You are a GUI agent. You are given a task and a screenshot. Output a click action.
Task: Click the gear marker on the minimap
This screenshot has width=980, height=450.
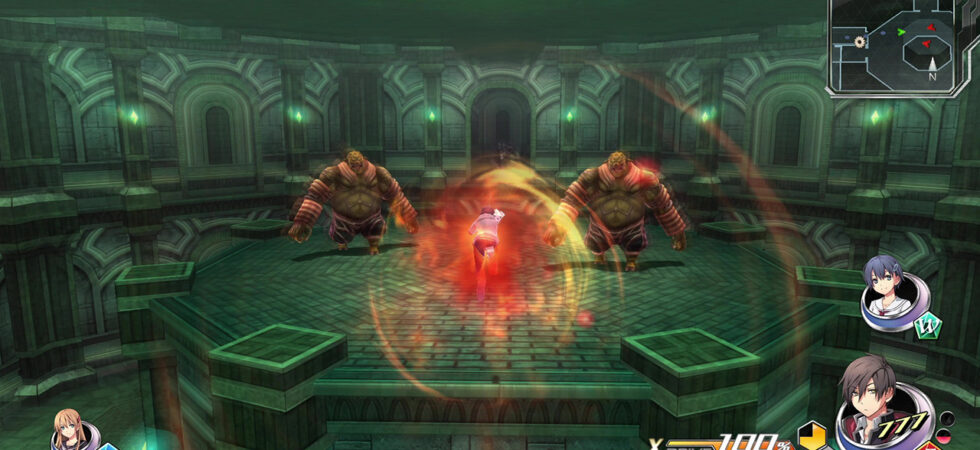tap(858, 42)
